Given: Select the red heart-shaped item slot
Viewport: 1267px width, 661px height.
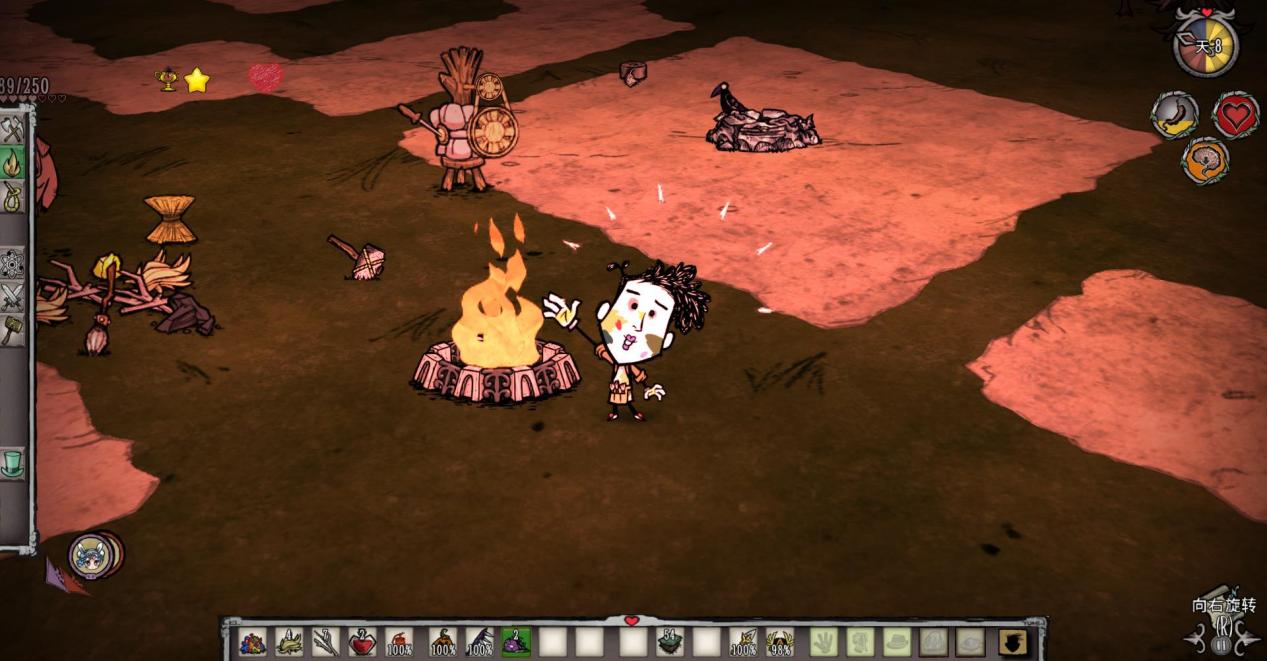Looking at the screenshot, I should point(362,642).
